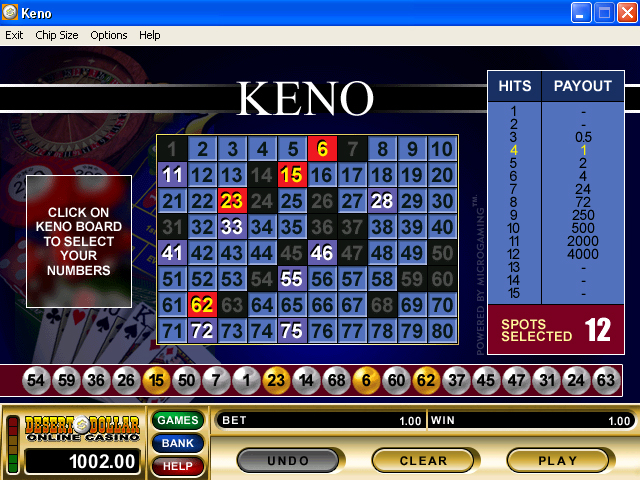Show the HELP screen
Screen dimensions: 640x480
177,466
